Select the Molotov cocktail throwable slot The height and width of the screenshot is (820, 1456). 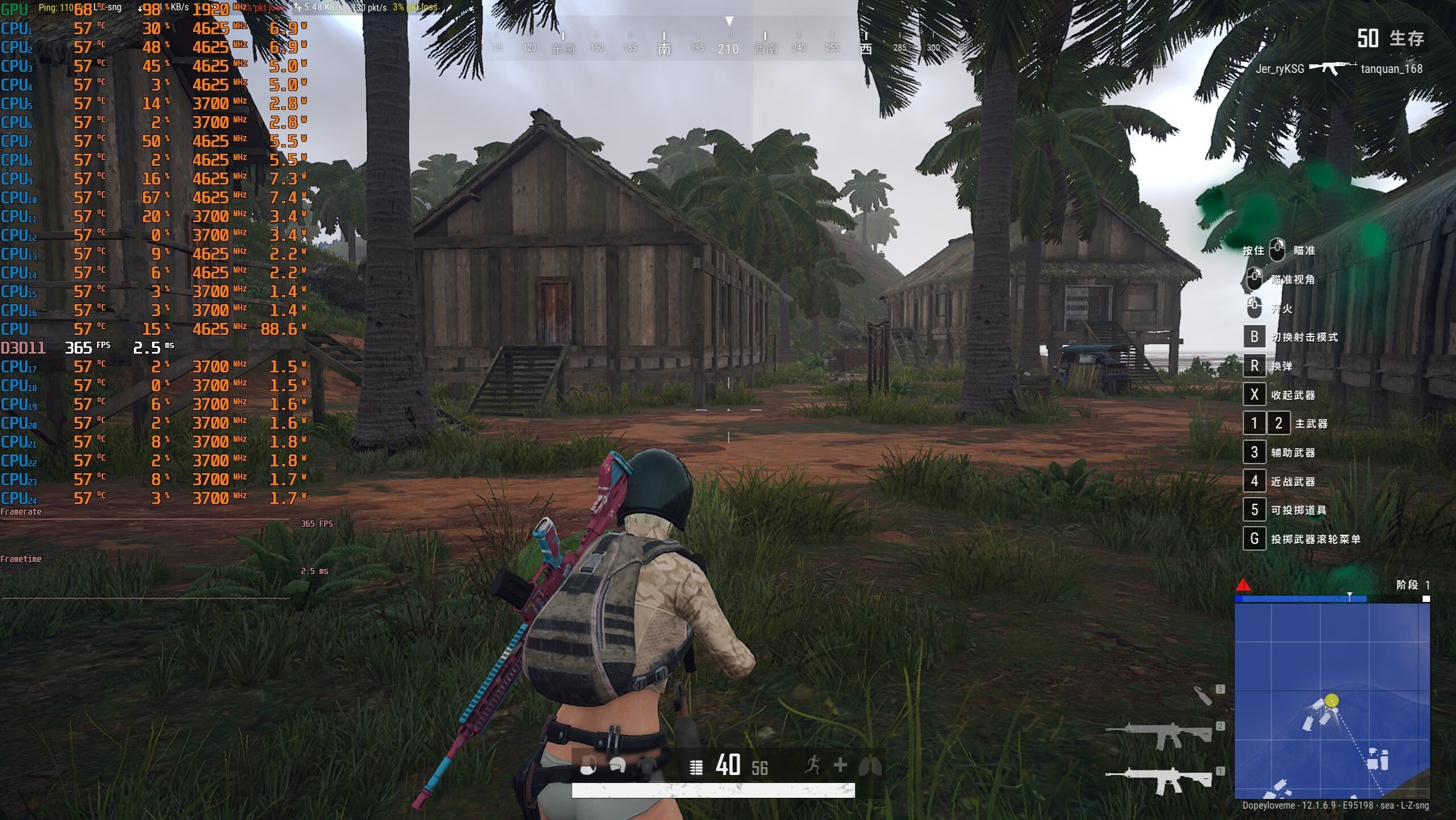1203,695
